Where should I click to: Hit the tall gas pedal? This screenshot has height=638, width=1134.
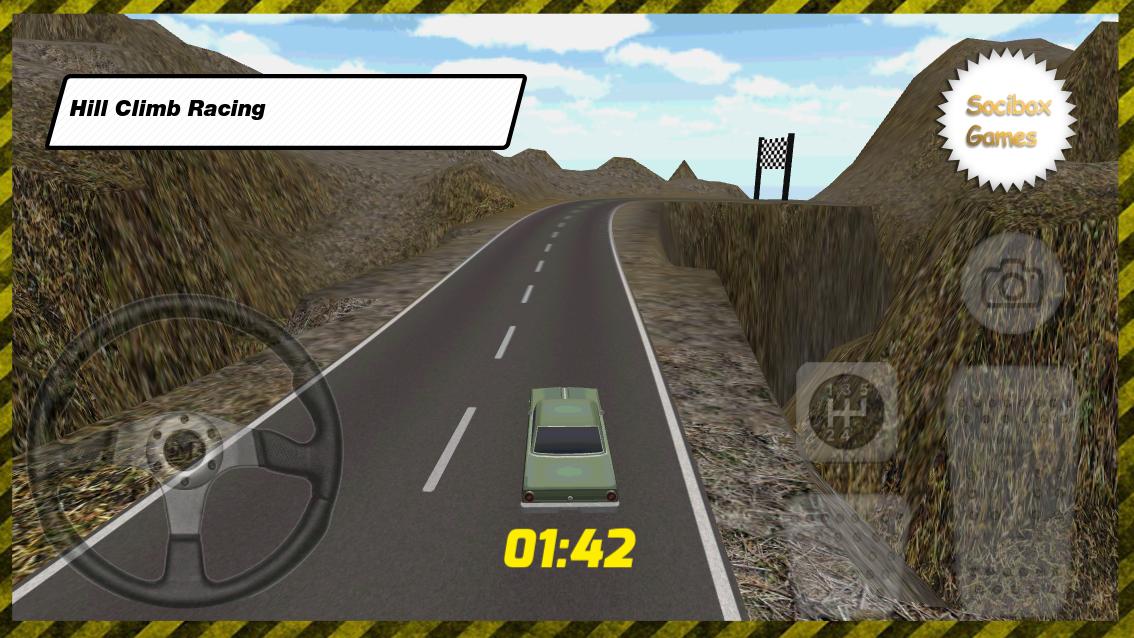tap(1012, 488)
